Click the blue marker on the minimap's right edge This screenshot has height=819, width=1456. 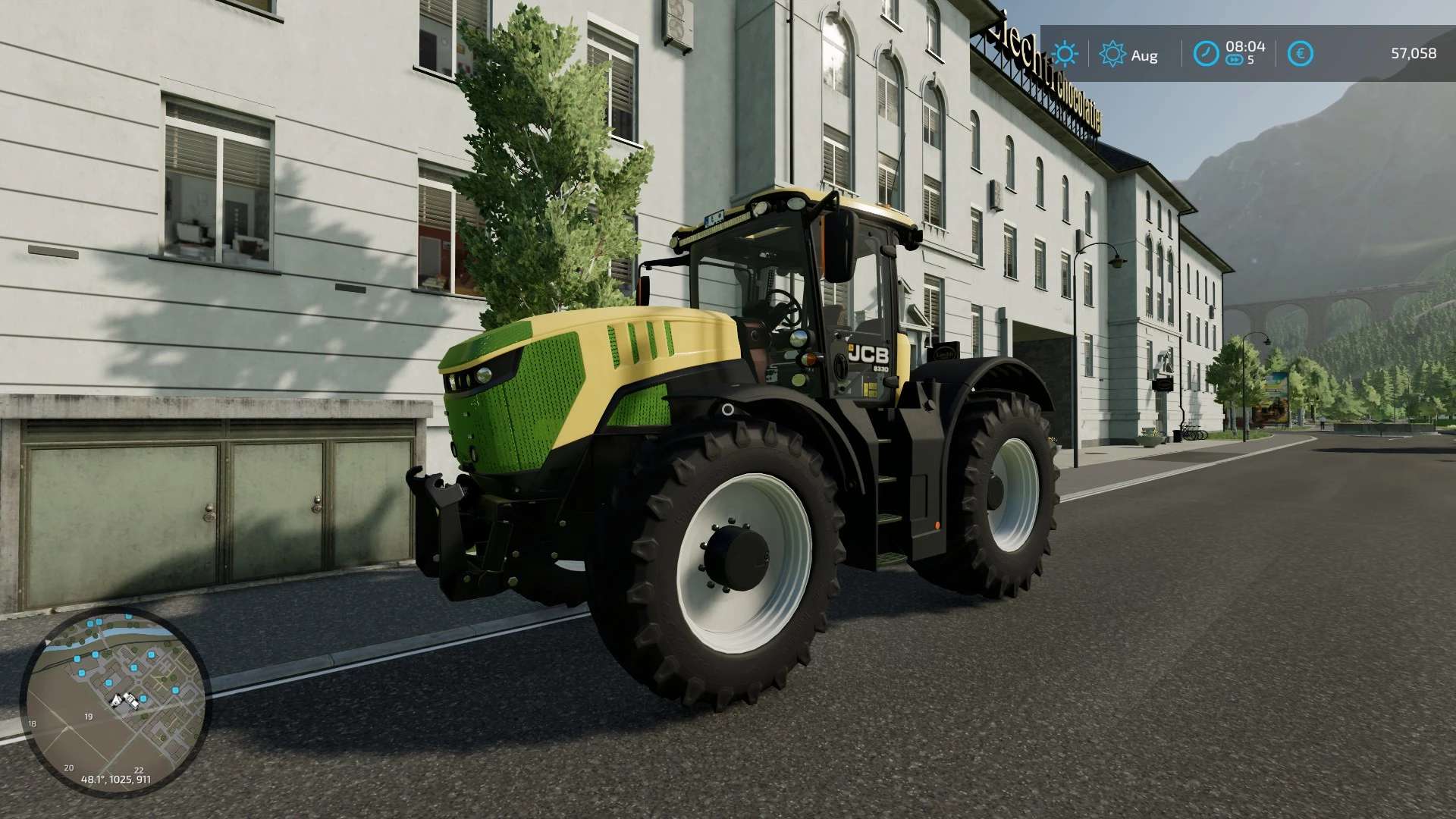click(175, 690)
